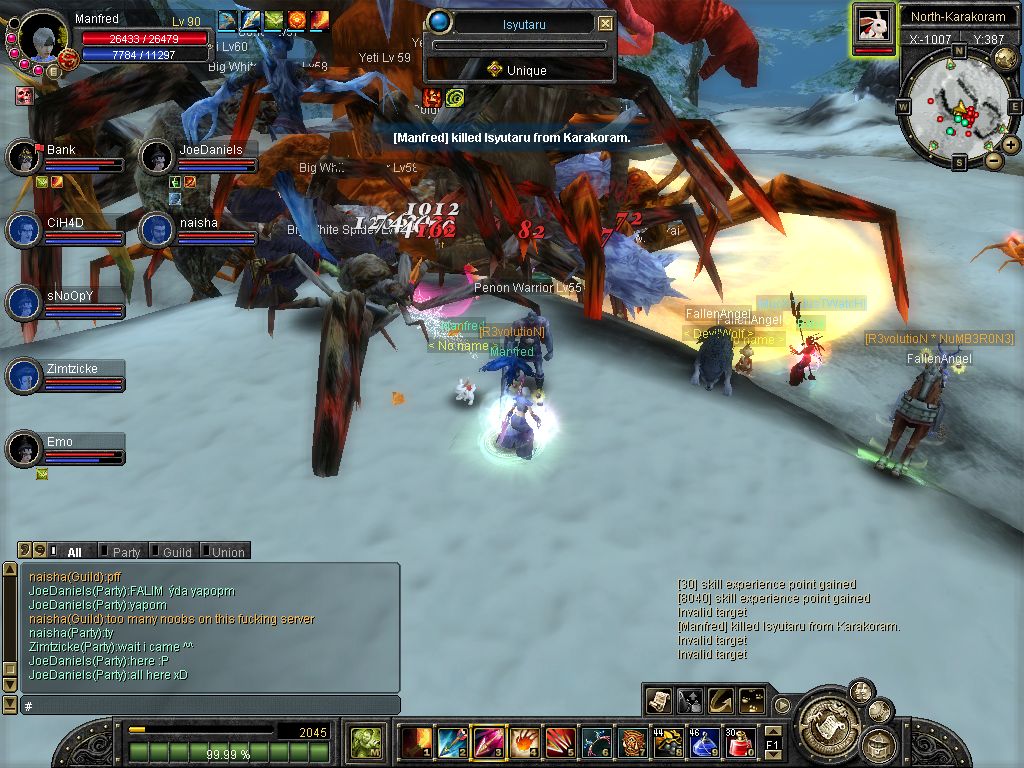This screenshot has width=1024, height=768.
Task: Switch to the Guild chat tab
Action: [x=176, y=551]
